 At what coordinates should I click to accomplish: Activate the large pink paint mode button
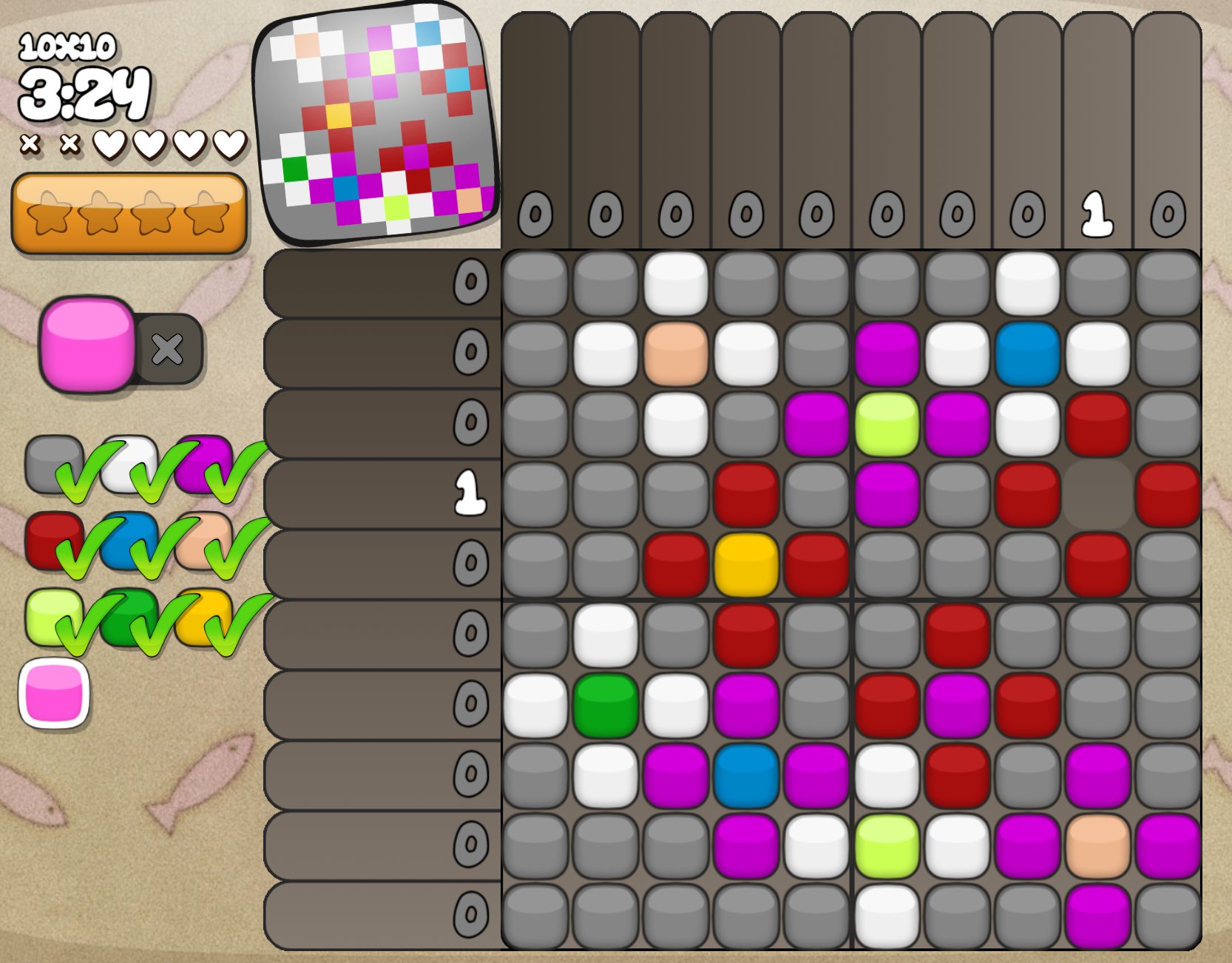coord(87,344)
